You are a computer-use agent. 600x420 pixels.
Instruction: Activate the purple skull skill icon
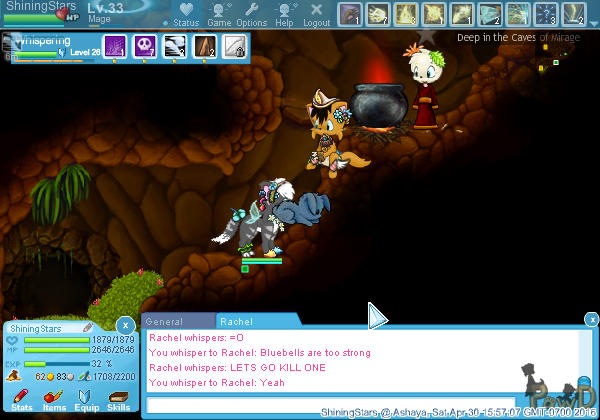[143, 46]
